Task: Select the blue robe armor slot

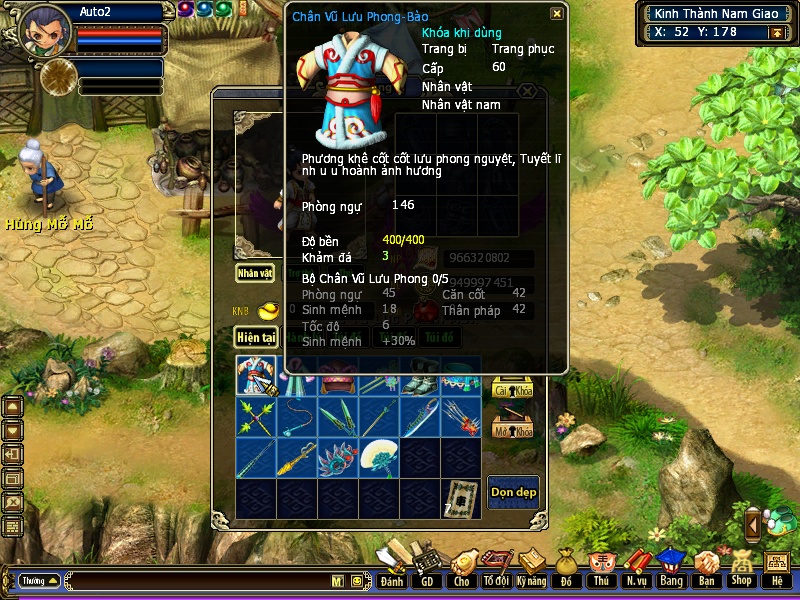Action: coord(256,376)
